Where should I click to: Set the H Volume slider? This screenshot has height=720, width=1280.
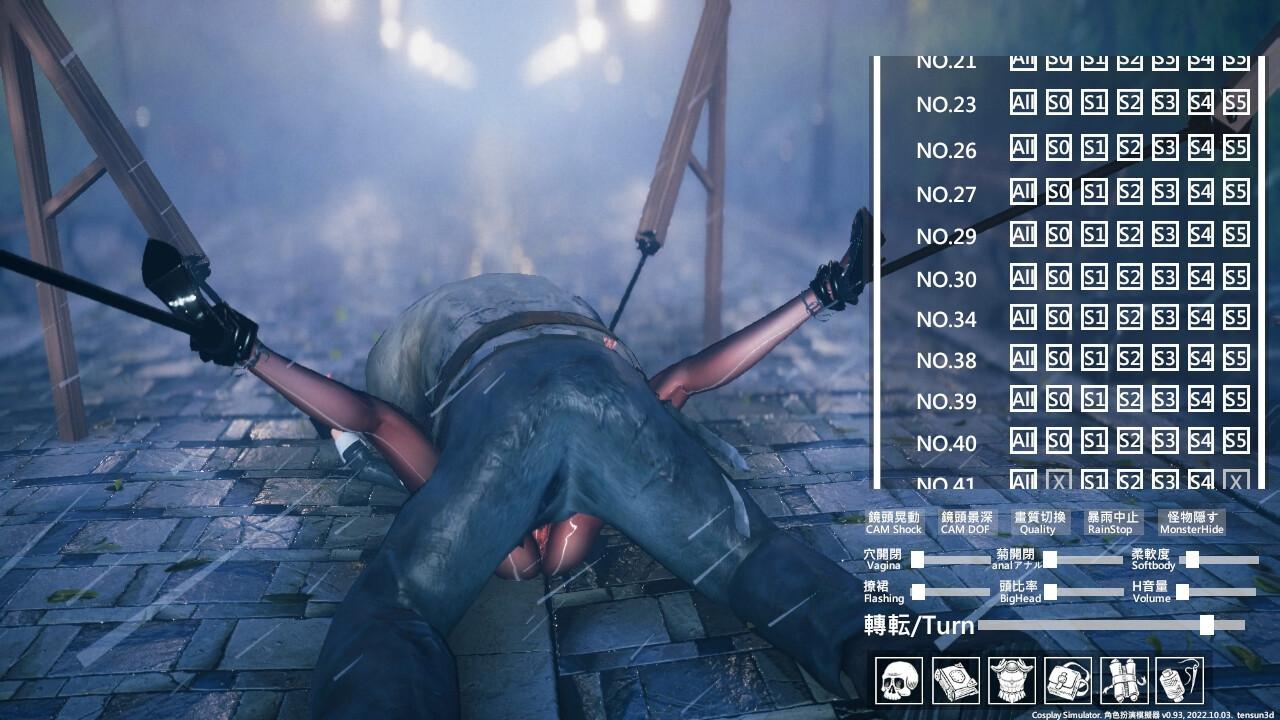click(1183, 592)
